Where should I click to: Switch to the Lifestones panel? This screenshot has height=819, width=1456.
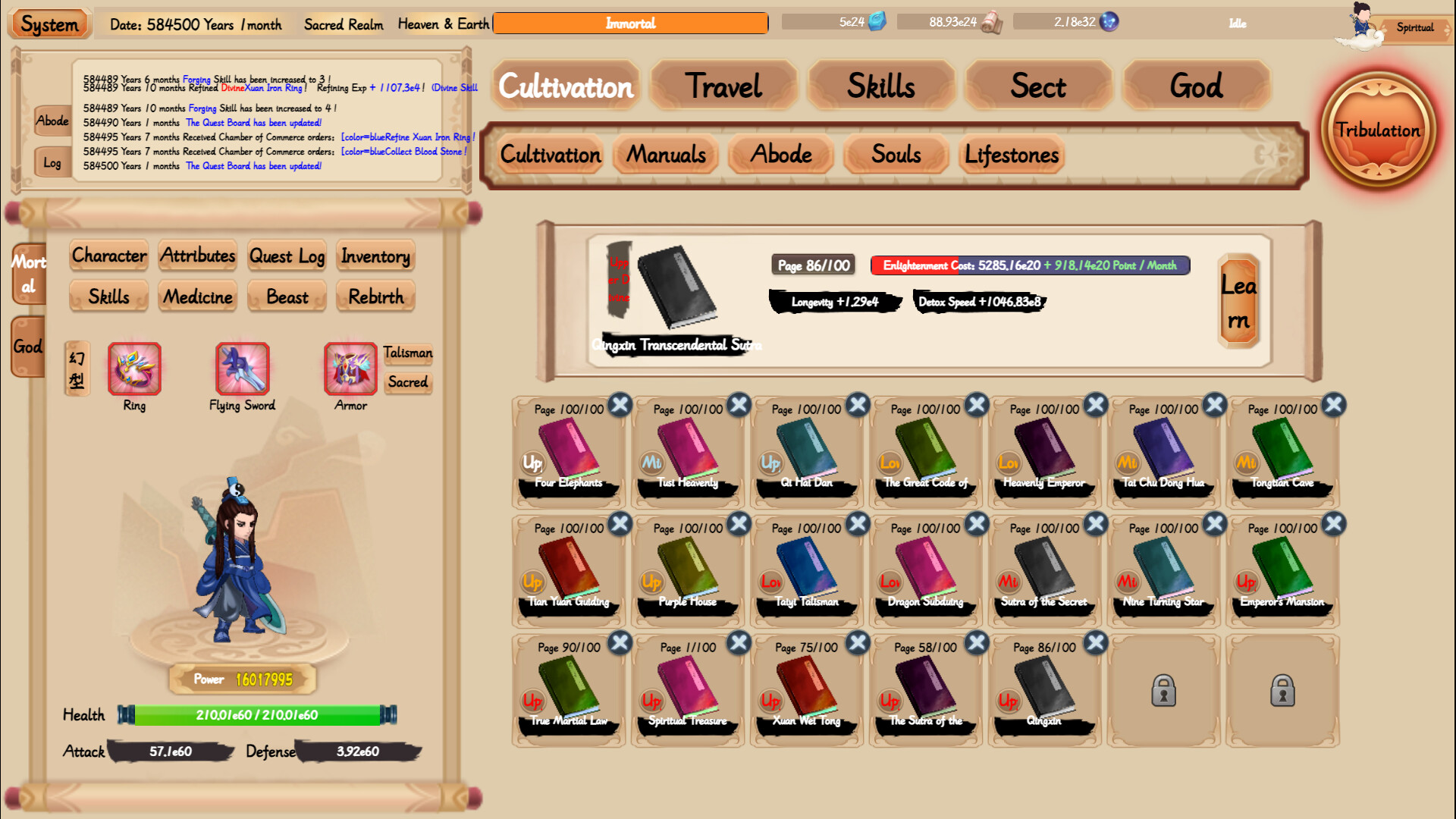click(x=1011, y=155)
